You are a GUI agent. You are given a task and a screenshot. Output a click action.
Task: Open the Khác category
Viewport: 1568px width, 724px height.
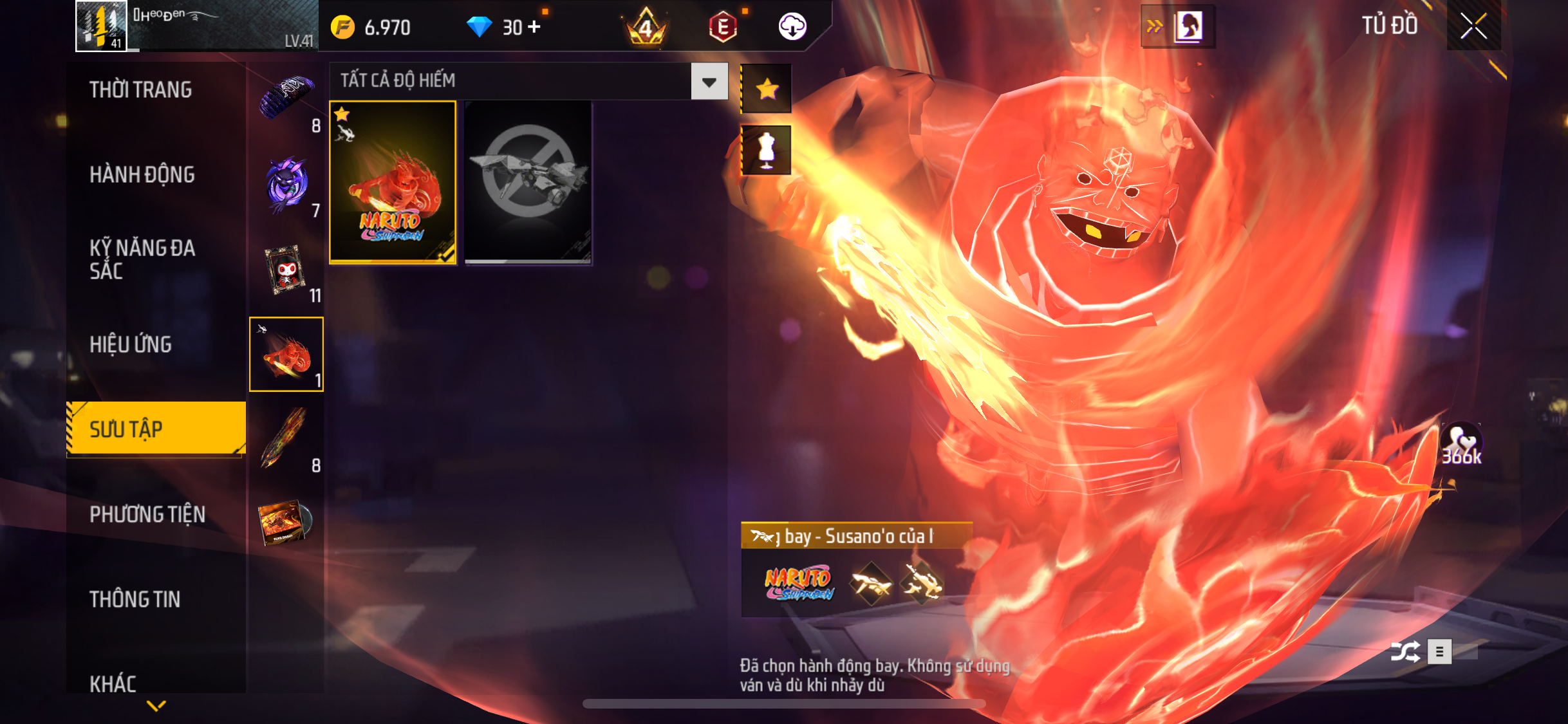pos(113,683)
